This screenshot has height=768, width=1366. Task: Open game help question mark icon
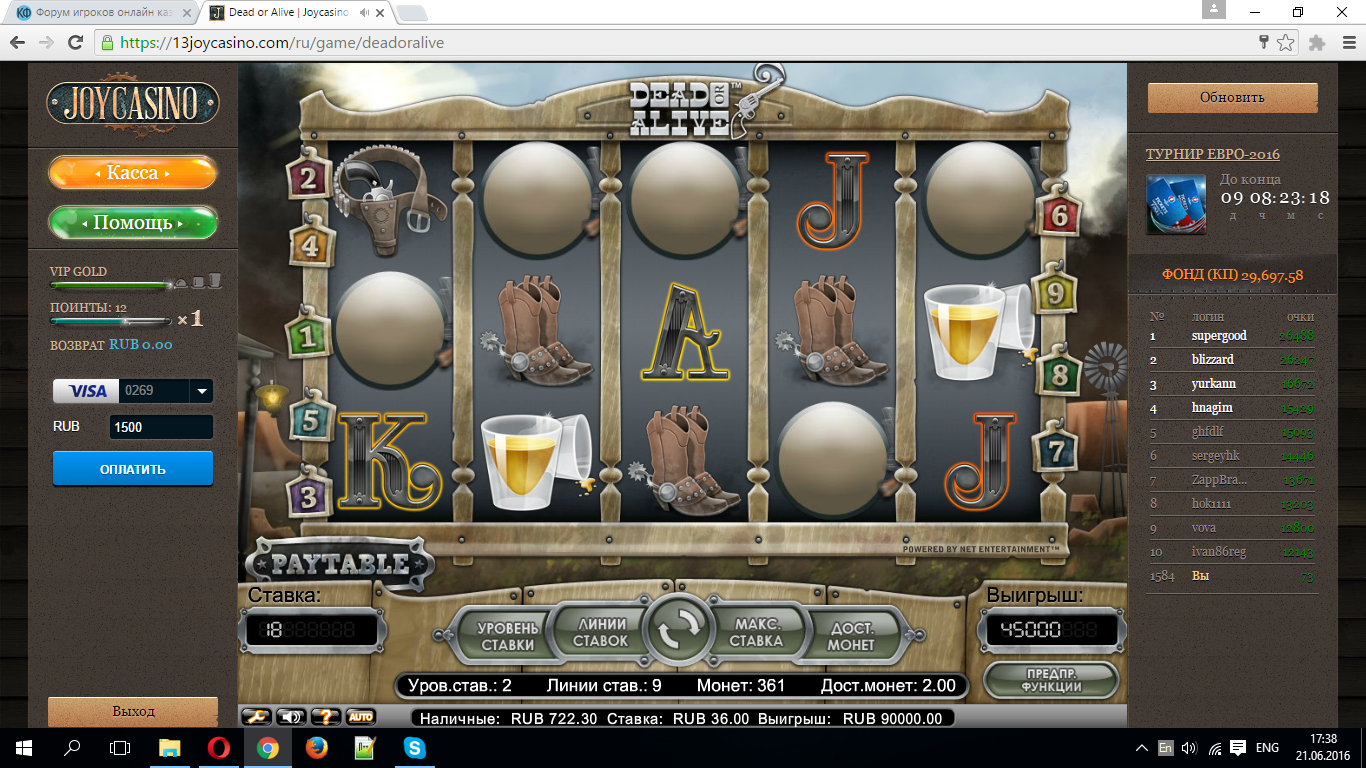[326, 716]
